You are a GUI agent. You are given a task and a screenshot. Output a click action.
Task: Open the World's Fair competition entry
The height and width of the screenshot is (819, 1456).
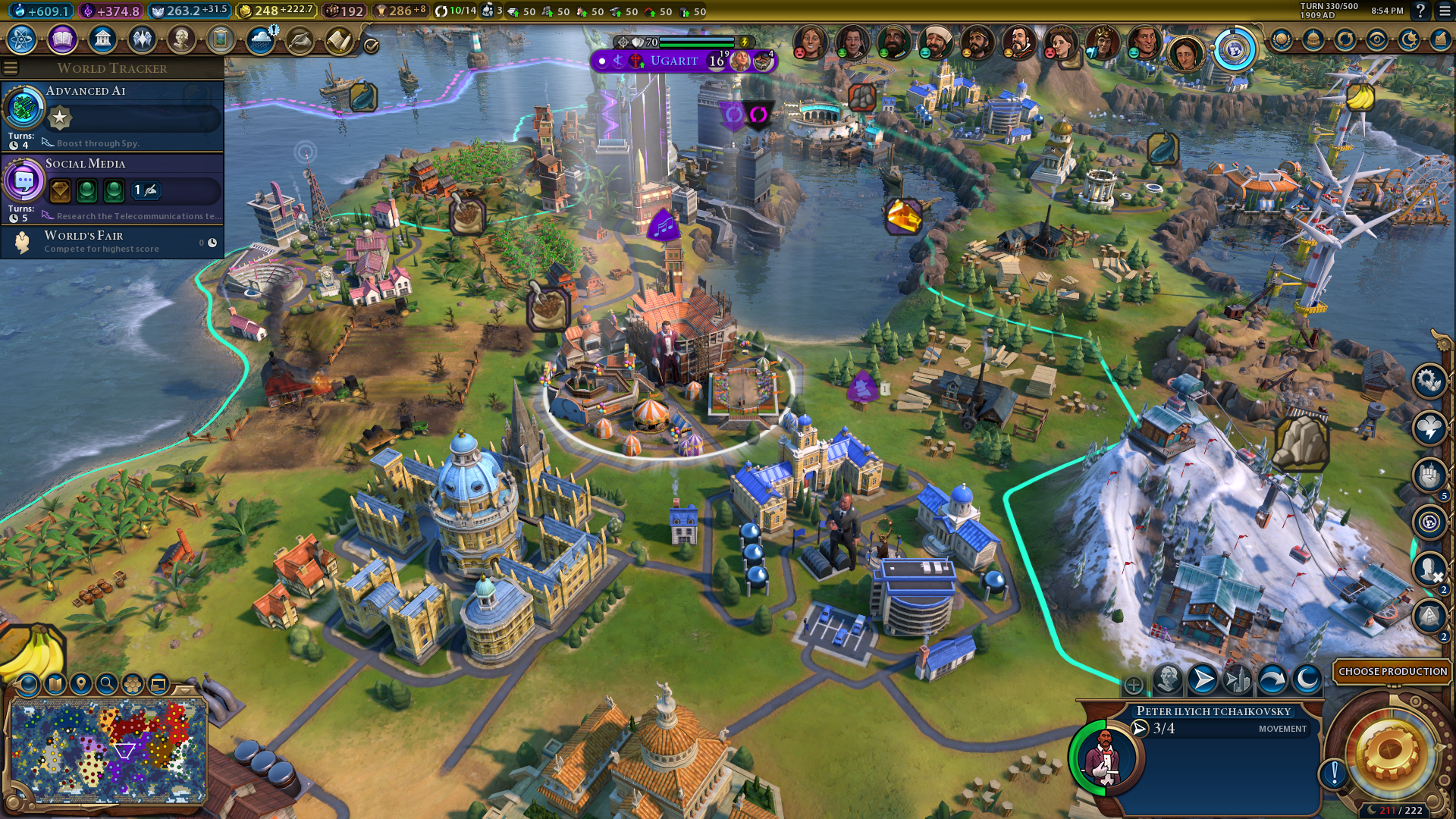pyautogui.click(x=112, y=242)
